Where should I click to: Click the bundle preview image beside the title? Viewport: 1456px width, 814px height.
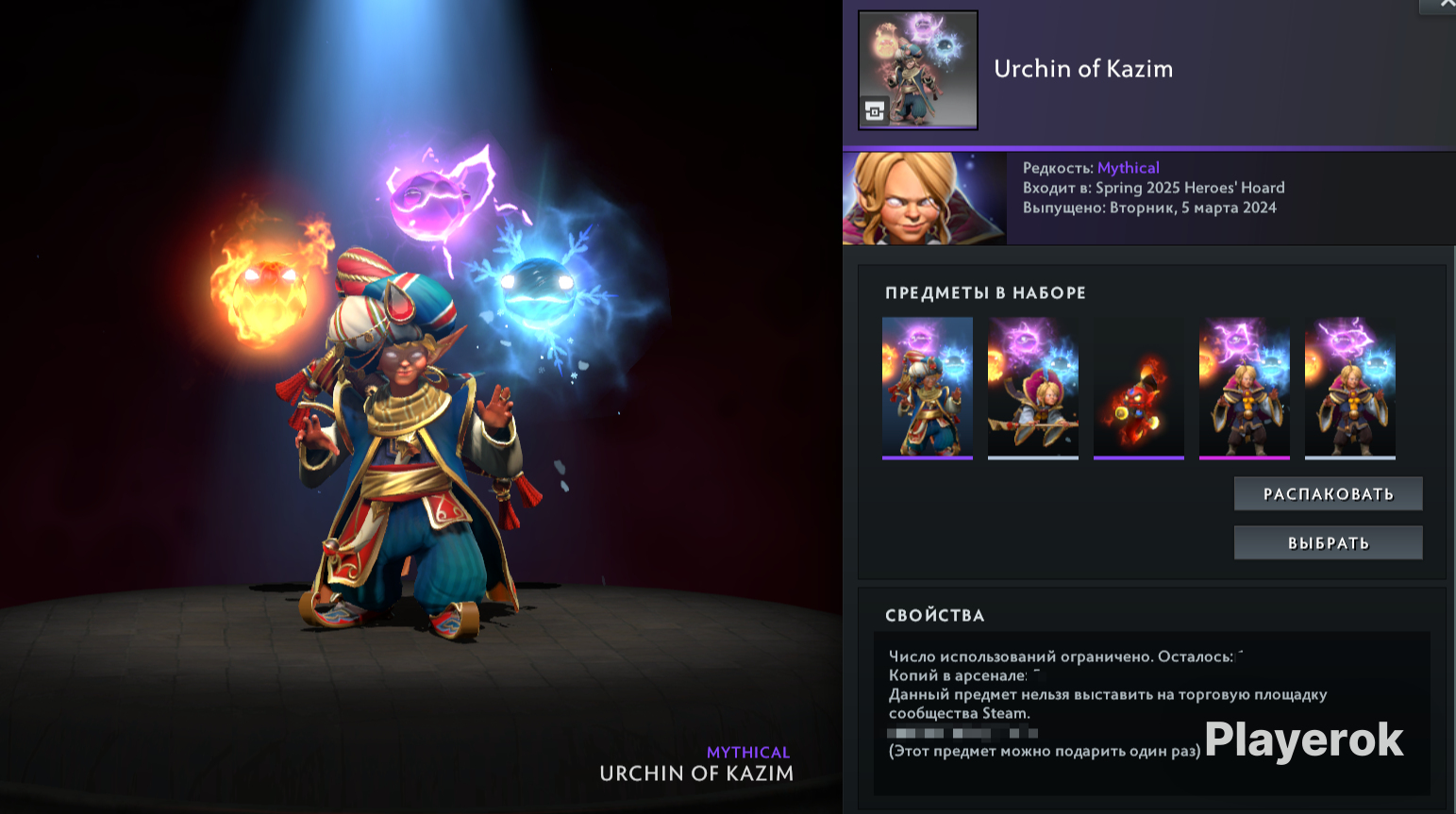click(917, 69)
